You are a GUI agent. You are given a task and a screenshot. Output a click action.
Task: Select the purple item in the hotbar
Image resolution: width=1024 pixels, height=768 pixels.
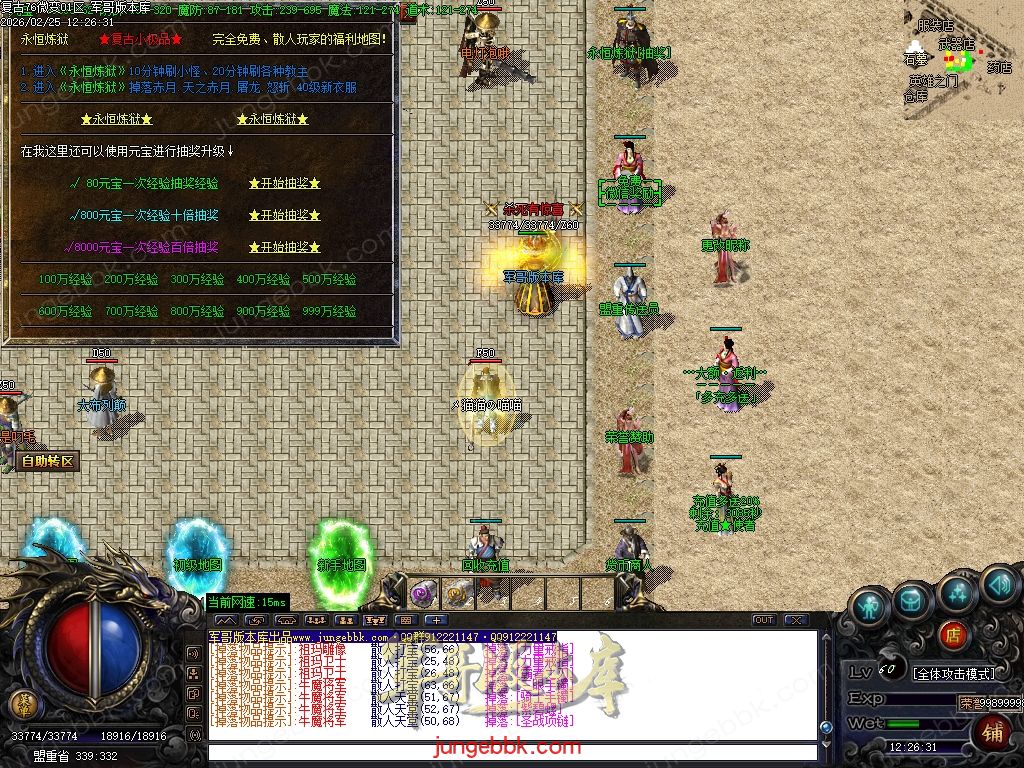(423, 593)
